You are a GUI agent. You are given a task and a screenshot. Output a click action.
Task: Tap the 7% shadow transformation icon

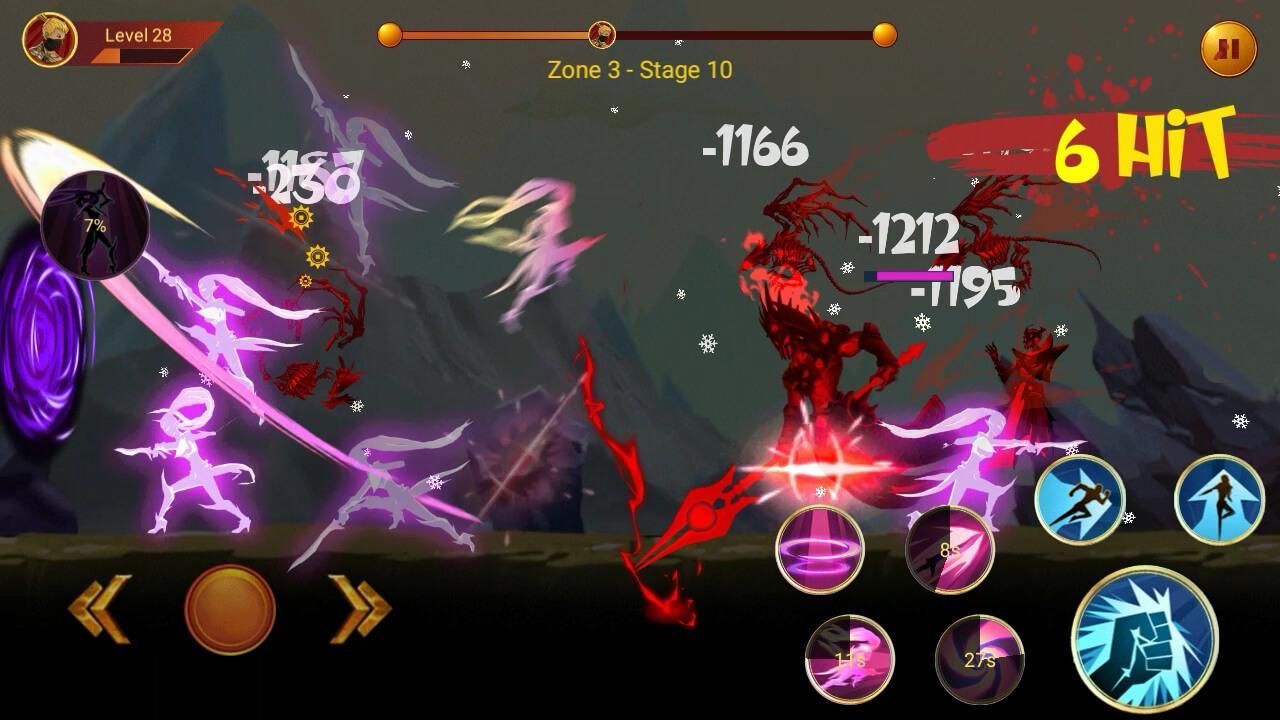[95, 226]
